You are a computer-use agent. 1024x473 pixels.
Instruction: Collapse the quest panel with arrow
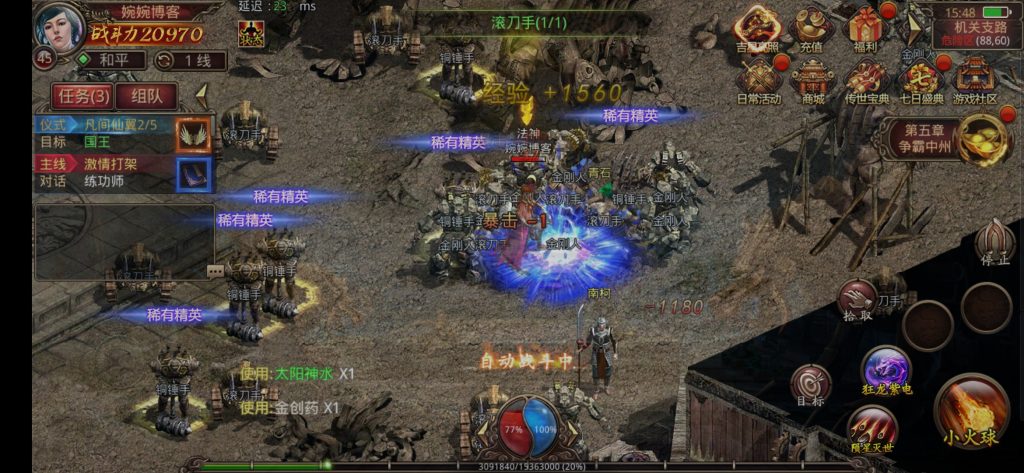click(201, 95)
